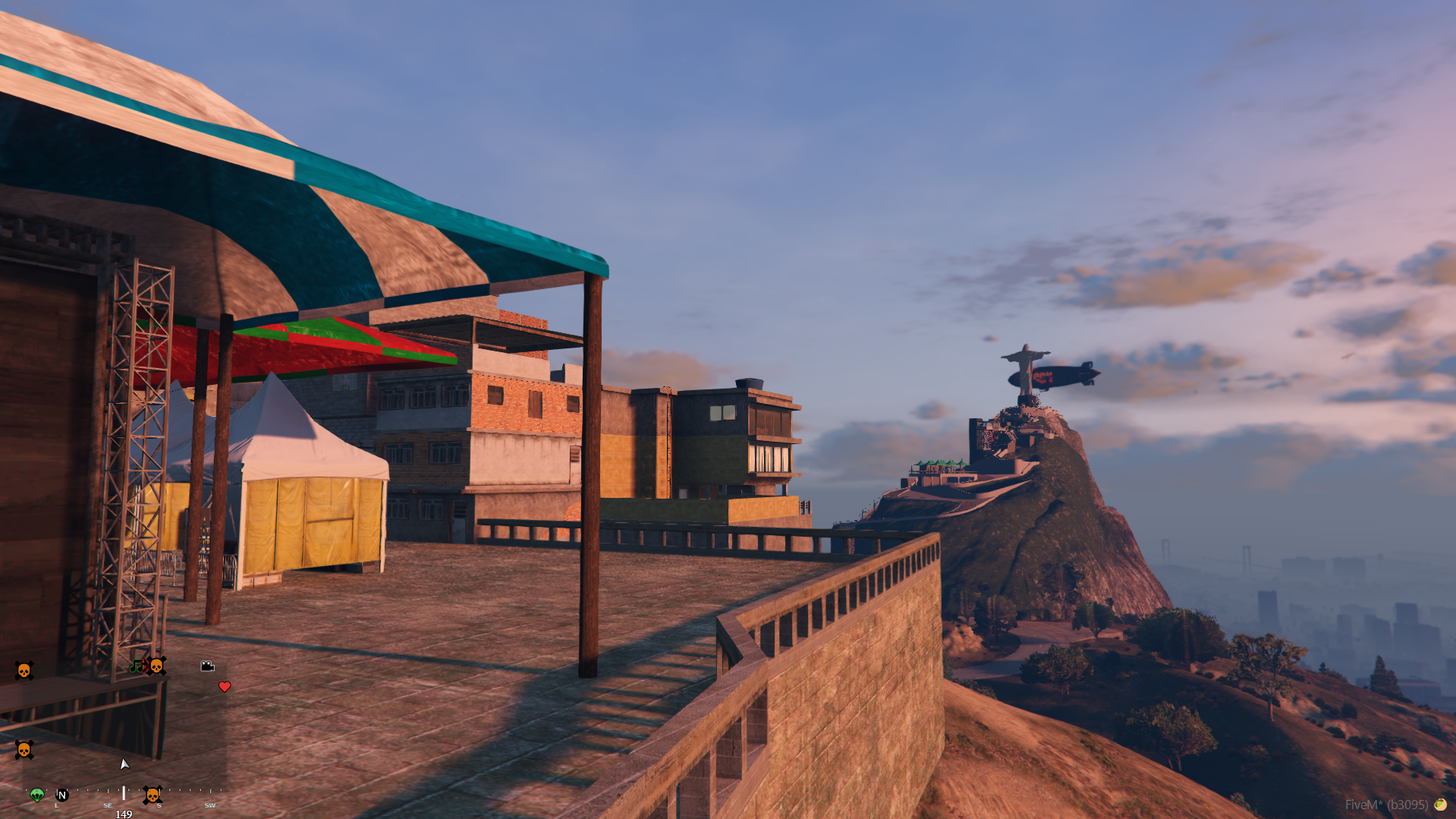1456x819 pixels.
Task: Click the green parachute marker
Action: click(x=37, y=795)
